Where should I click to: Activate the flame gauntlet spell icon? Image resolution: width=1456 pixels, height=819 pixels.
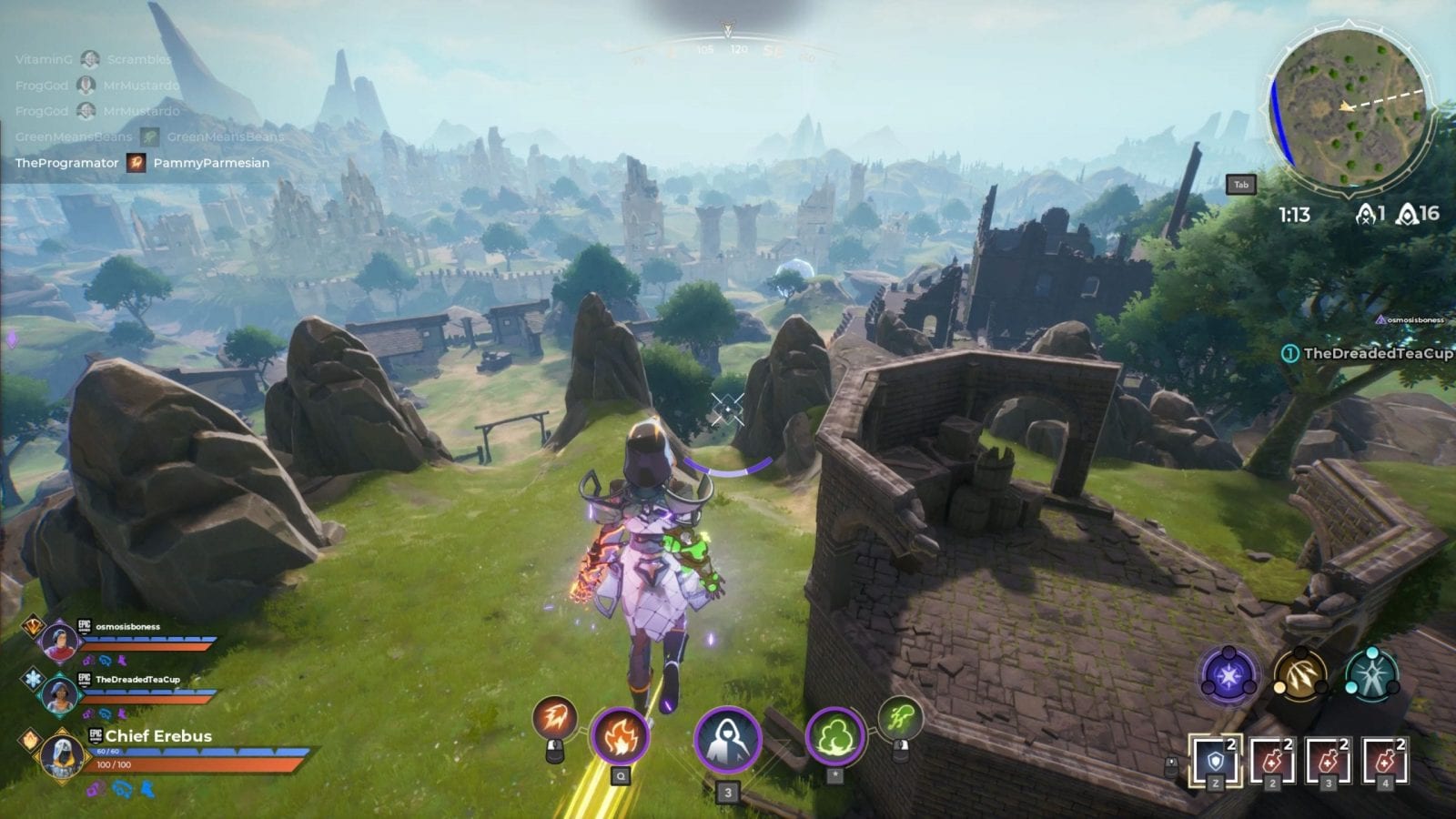tap(619, 735)
